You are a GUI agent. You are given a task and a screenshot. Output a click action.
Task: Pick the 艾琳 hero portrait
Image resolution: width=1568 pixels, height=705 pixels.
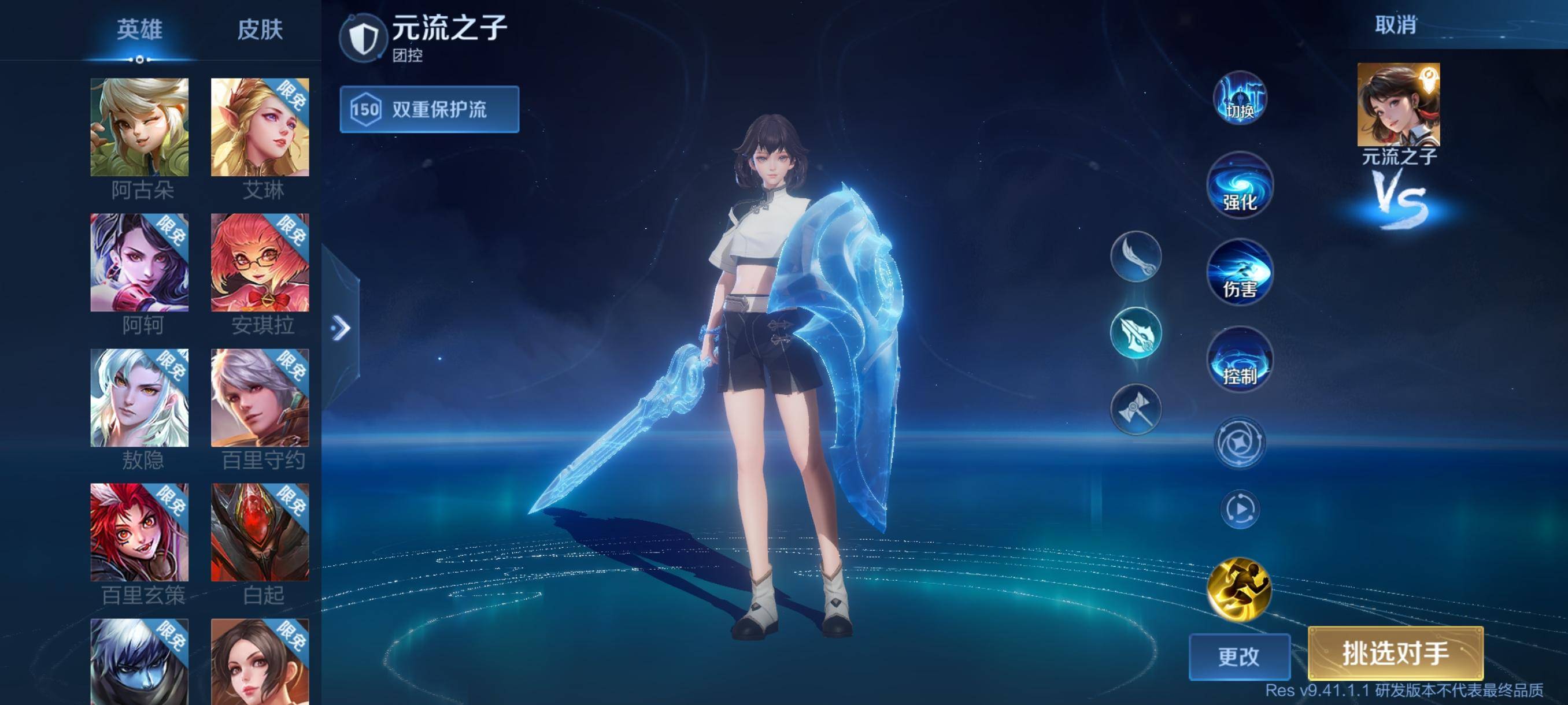(x=260, y=127)
